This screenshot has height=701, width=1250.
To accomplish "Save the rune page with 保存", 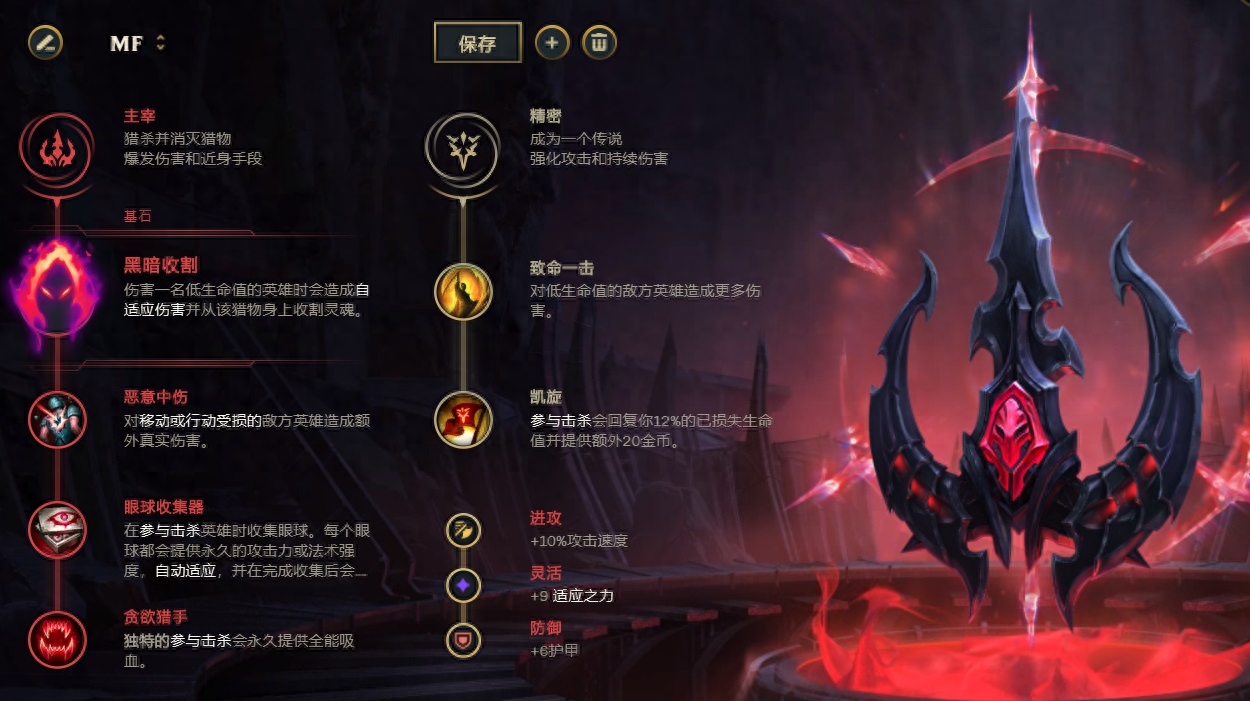I will coord(477,43).
